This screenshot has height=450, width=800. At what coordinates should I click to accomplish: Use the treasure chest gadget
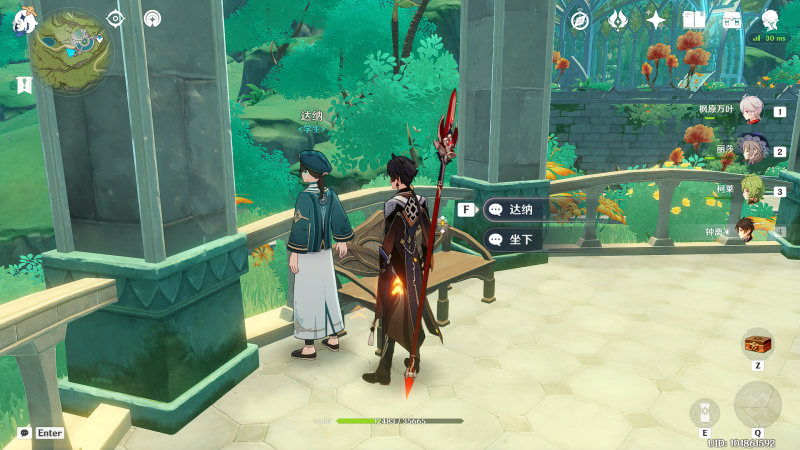(757, 343)
